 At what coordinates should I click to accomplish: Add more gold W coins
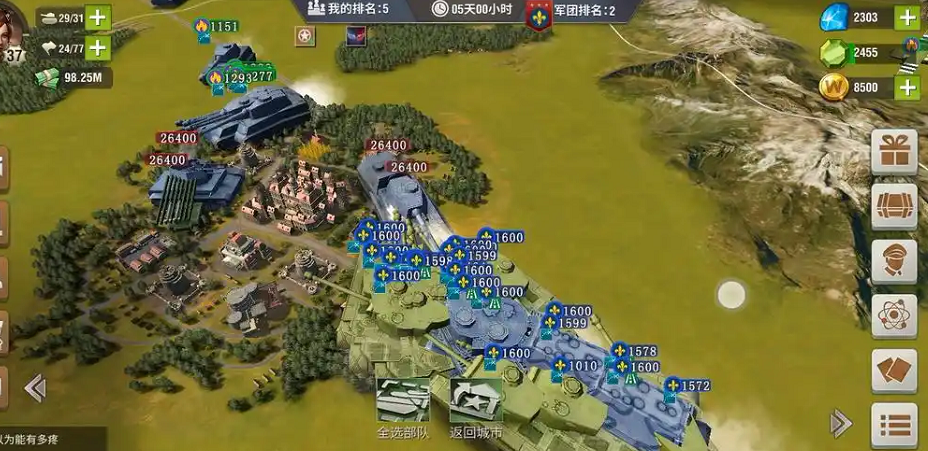tap(907, 87)
